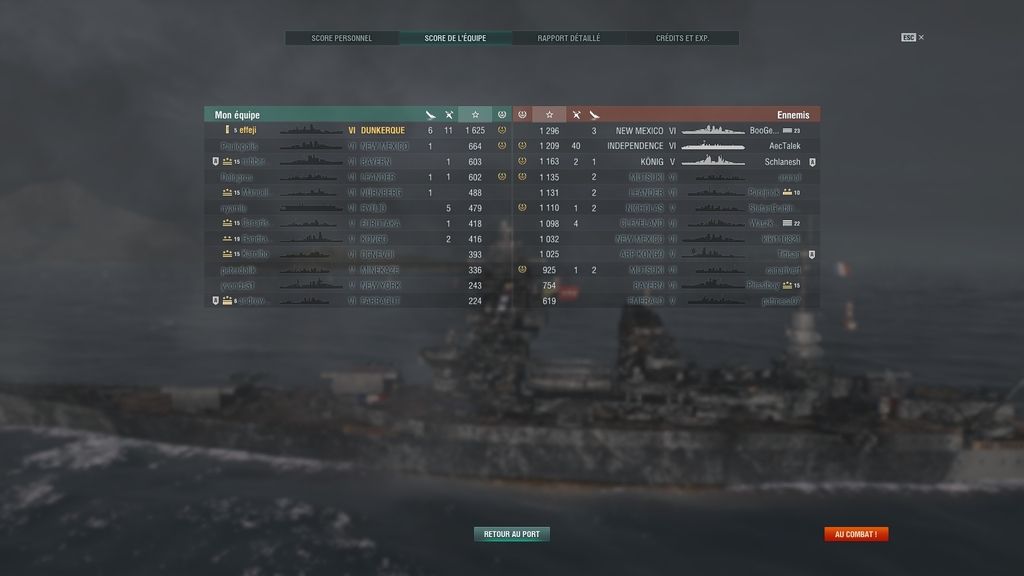Sort my team by aircraft kills column
The image size is (1024, 576).
tap(430, 115)
